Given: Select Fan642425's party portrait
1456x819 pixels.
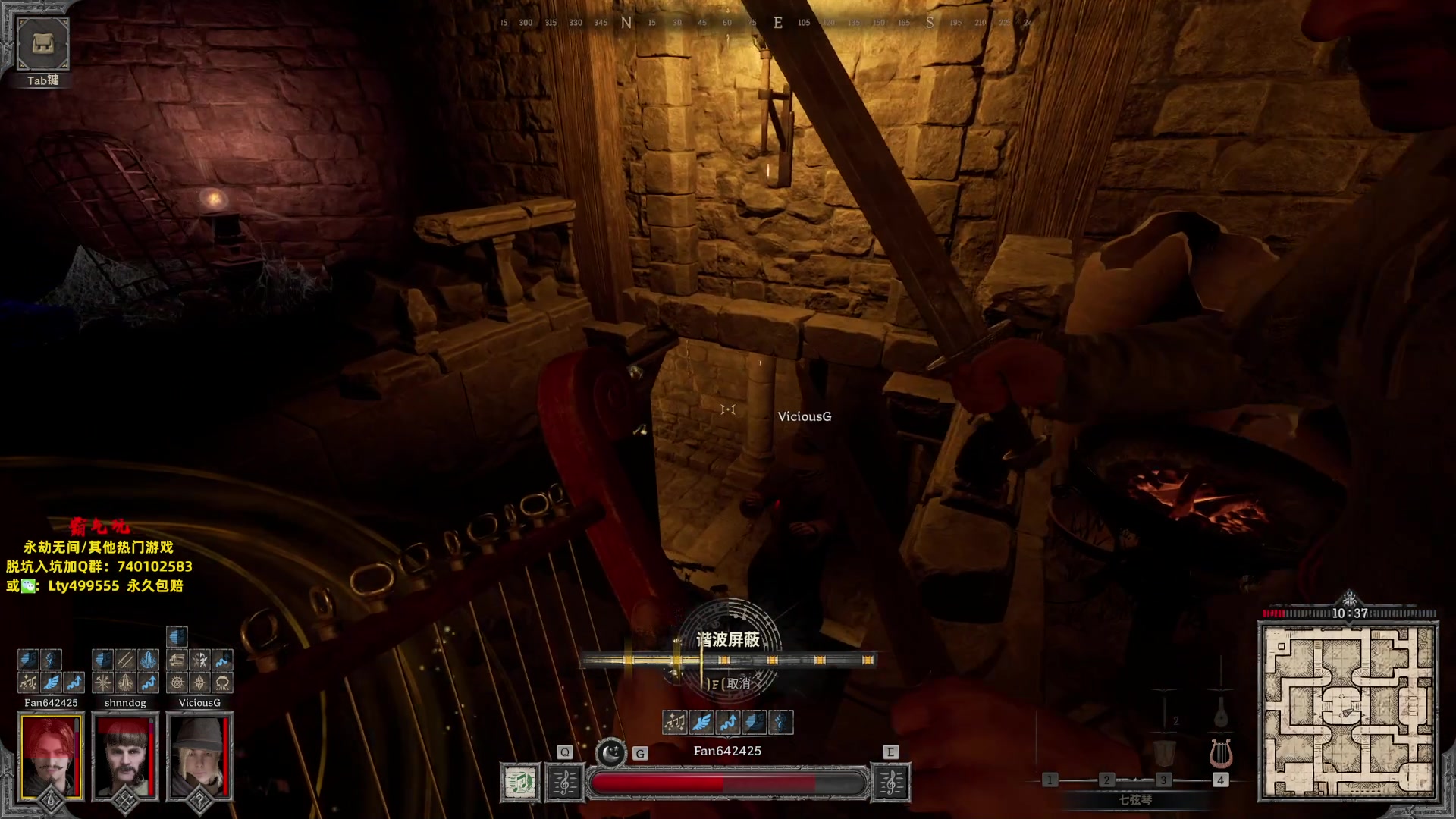Looking at the screenshot, I should (51, 755).
